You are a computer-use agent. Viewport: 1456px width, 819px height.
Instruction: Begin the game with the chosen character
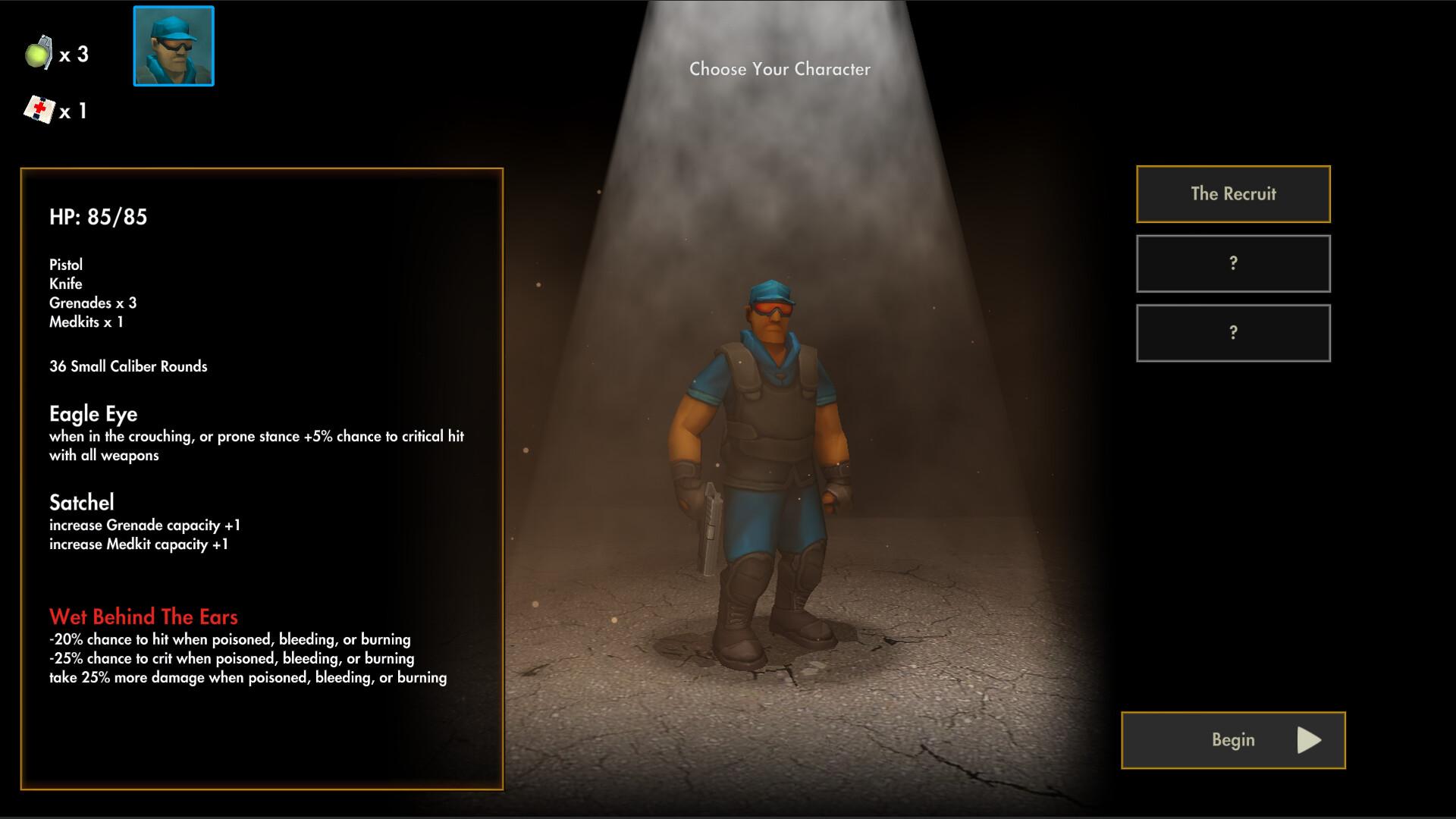click(x=1233, y=740)
